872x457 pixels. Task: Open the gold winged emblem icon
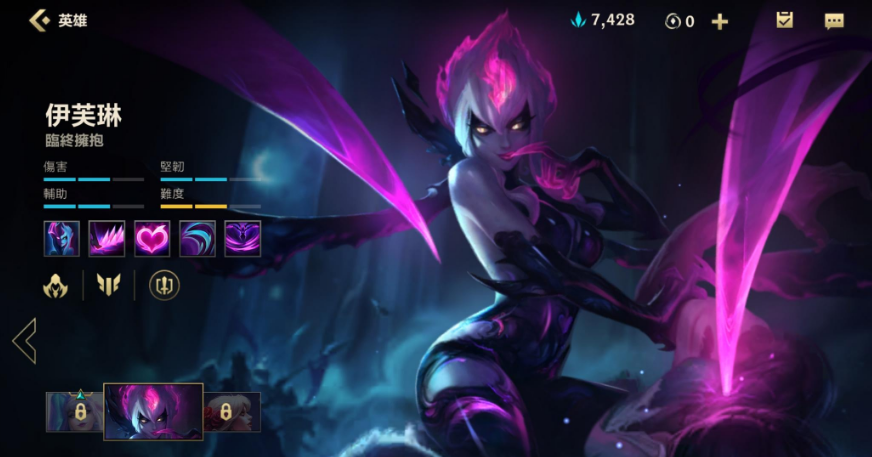point(108,286)
